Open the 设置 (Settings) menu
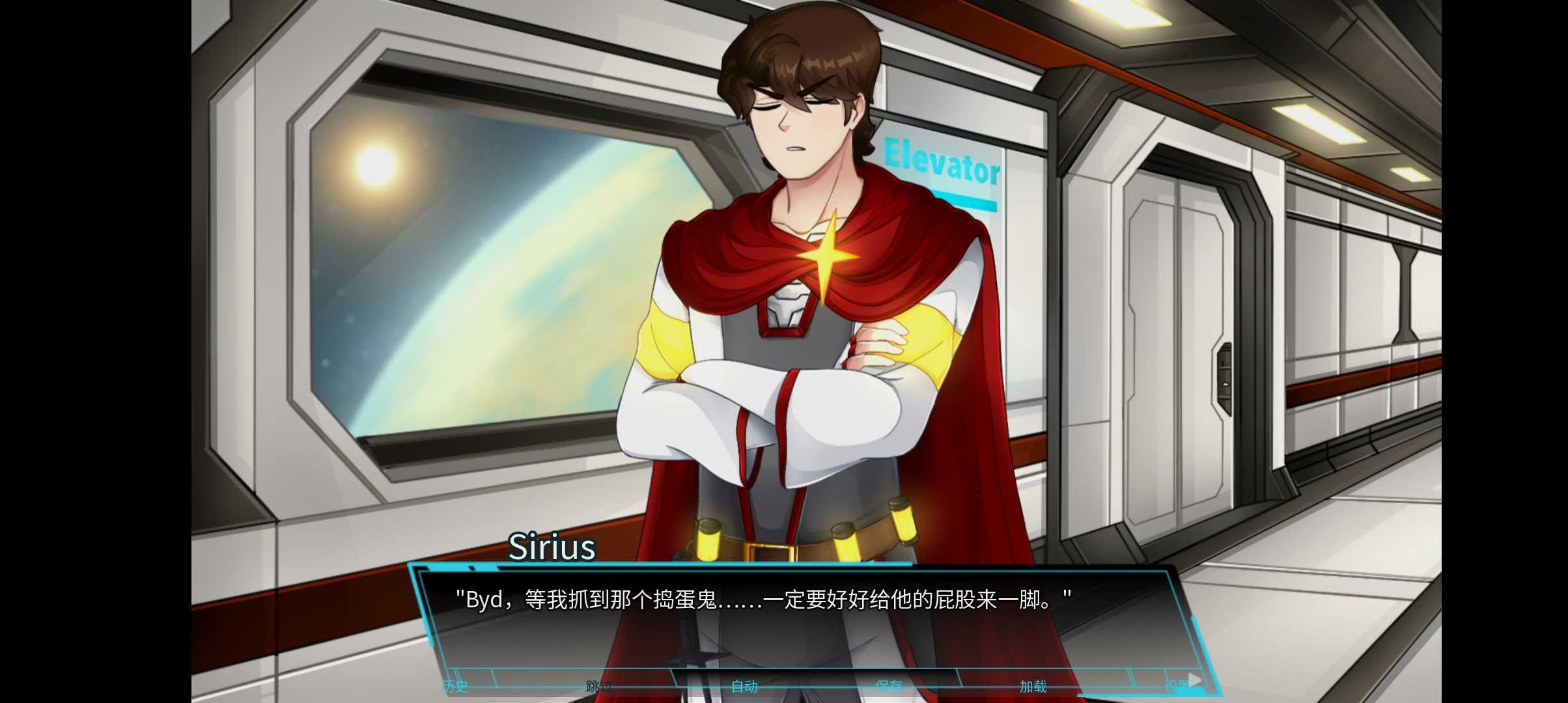Screen dimensions: 1568x703 click(x=1177, y=686)
